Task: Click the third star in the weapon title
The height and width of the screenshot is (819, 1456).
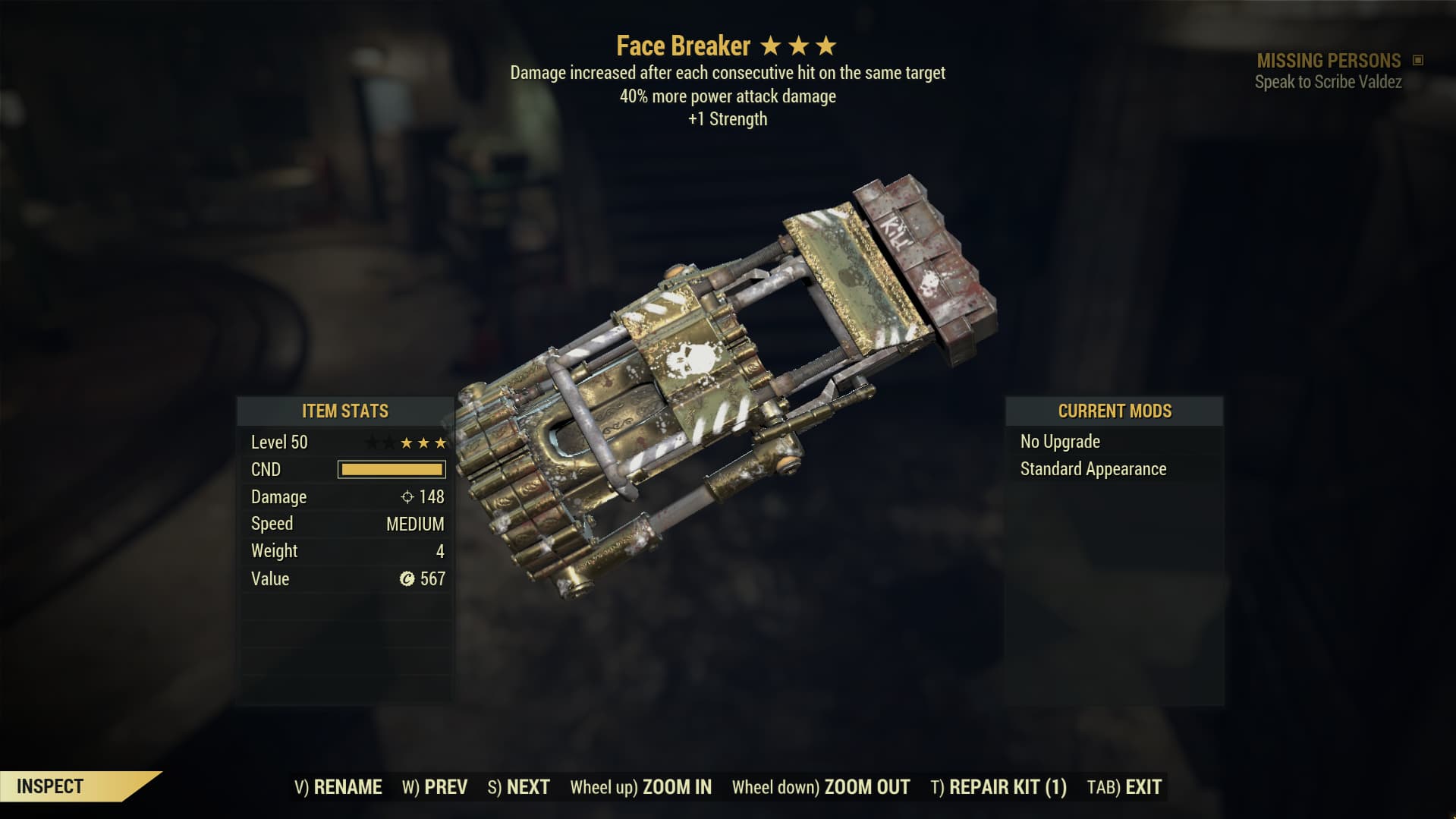Action: pyautogui.click(x=827, y=46)
